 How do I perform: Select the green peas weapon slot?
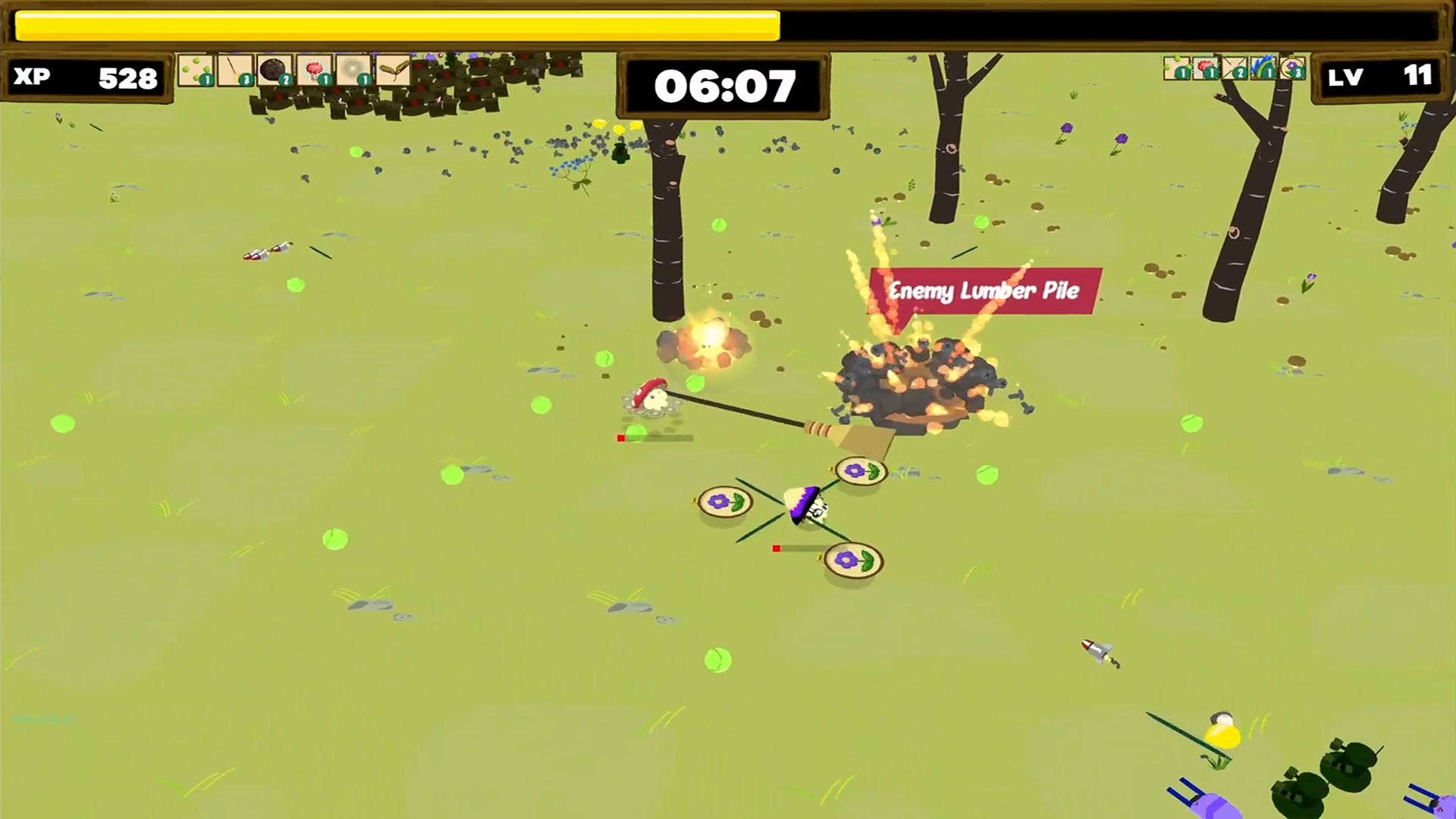(196, 70)
